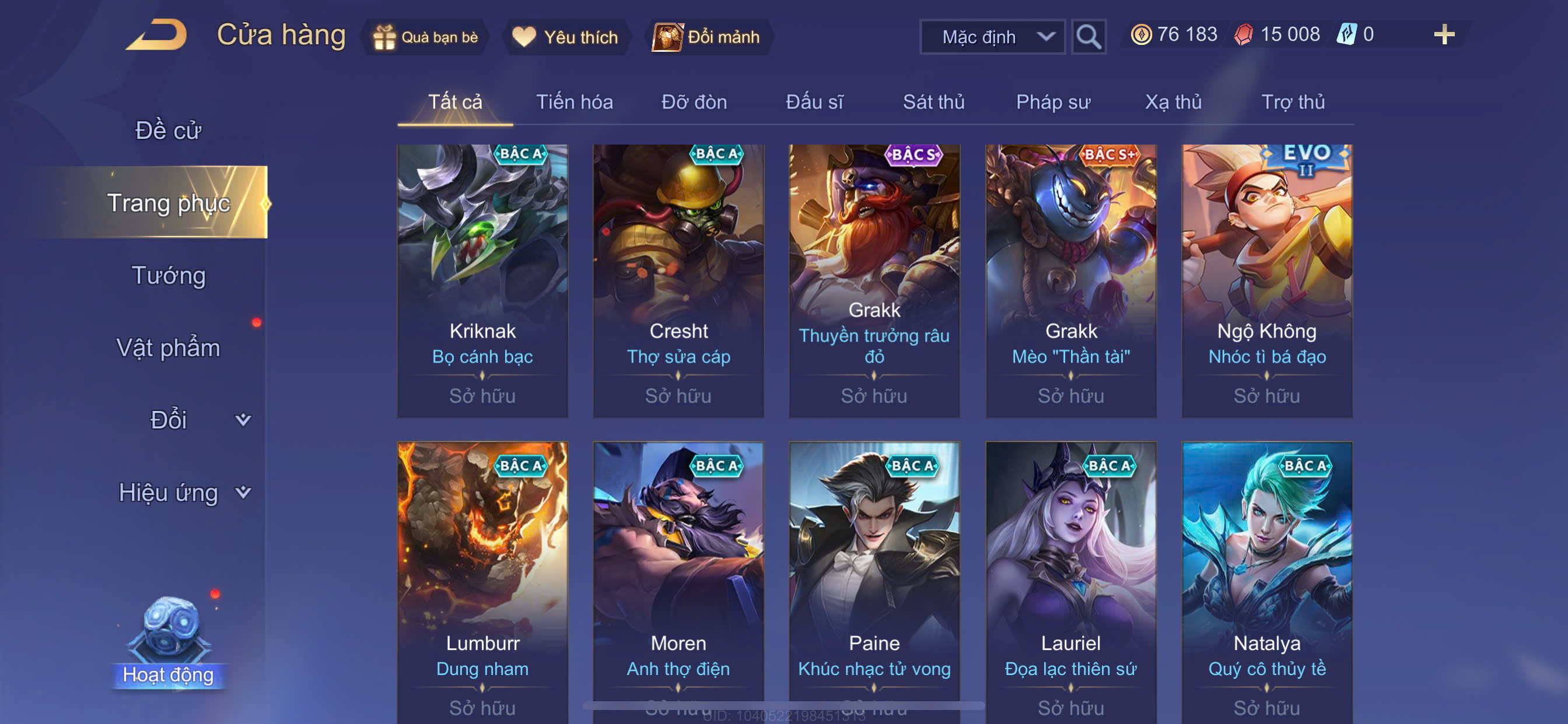View Lauriel Đọa lạc thiên sứ skin

(1070, 578)
